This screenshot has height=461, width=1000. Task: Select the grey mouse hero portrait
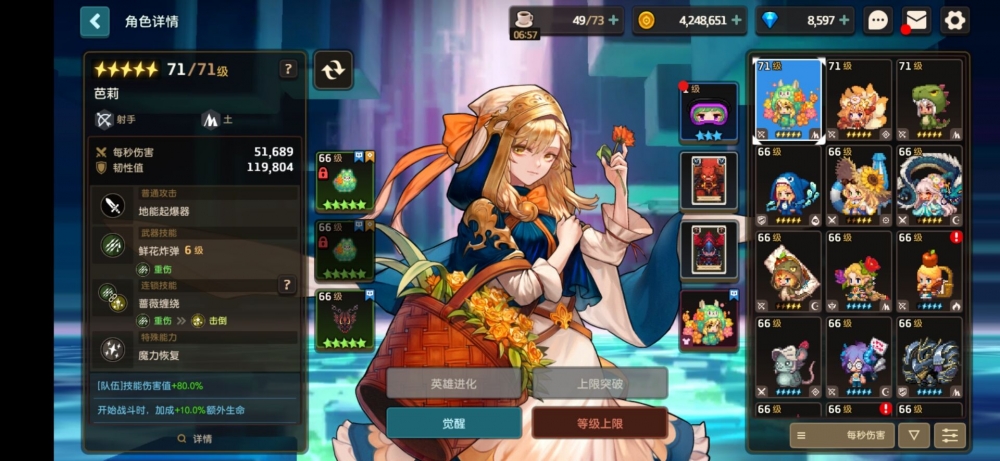pos(787,357)
